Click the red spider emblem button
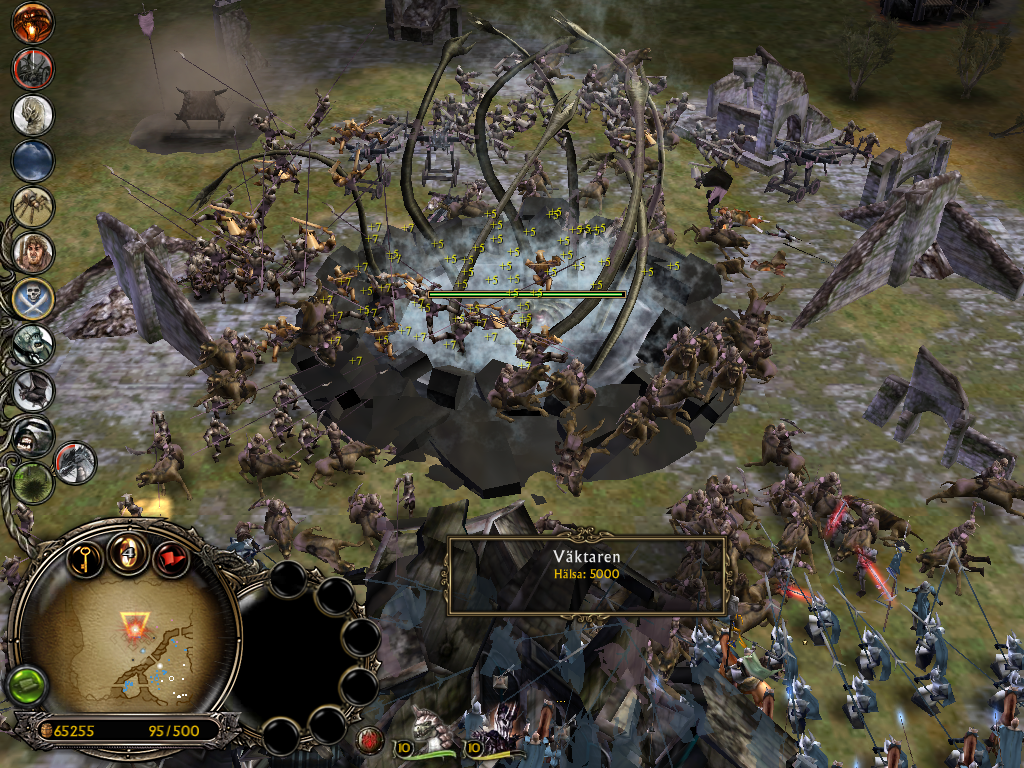The width and height of the screenshot is (1024, 768). pos(369,741)
